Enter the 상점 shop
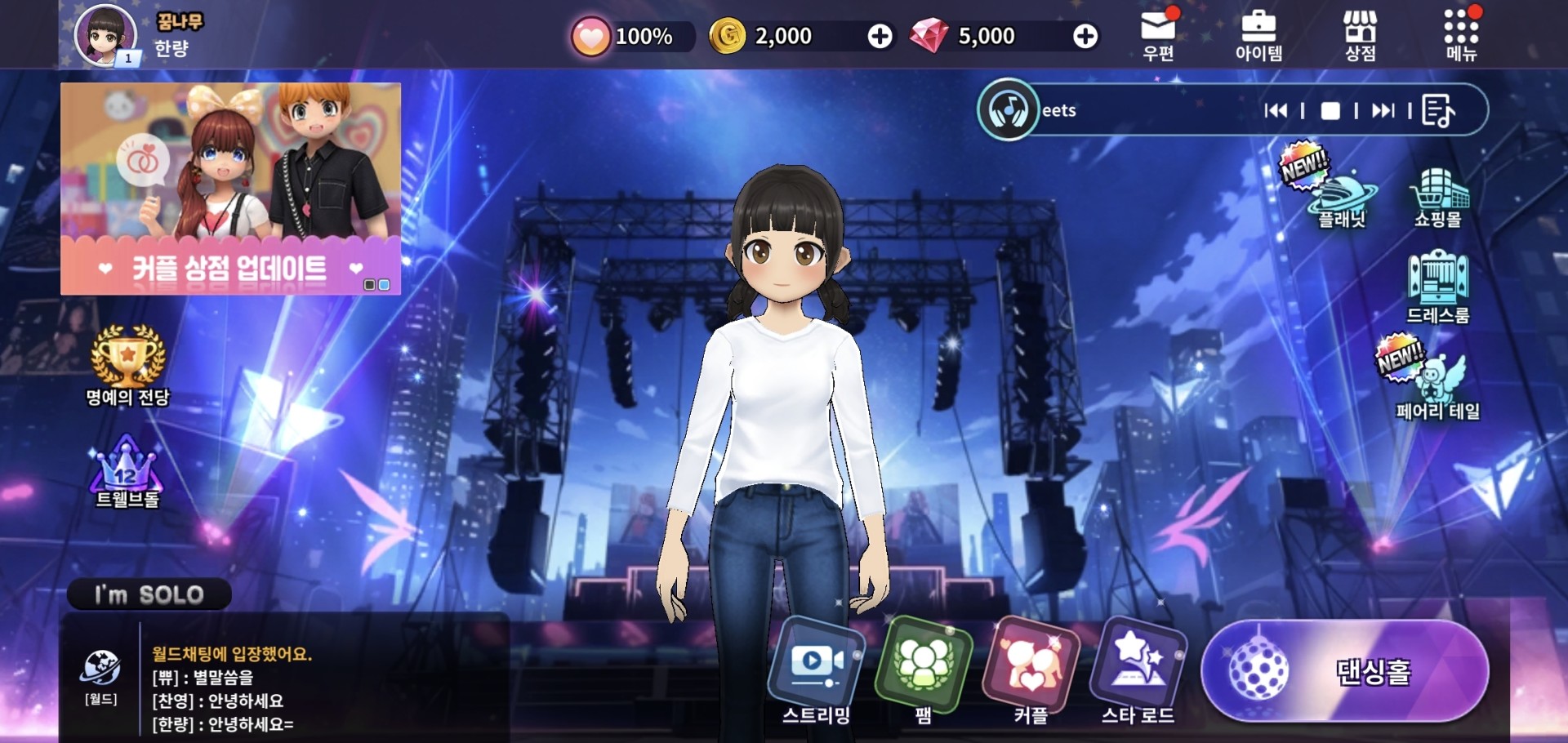 pos(1360,35)
